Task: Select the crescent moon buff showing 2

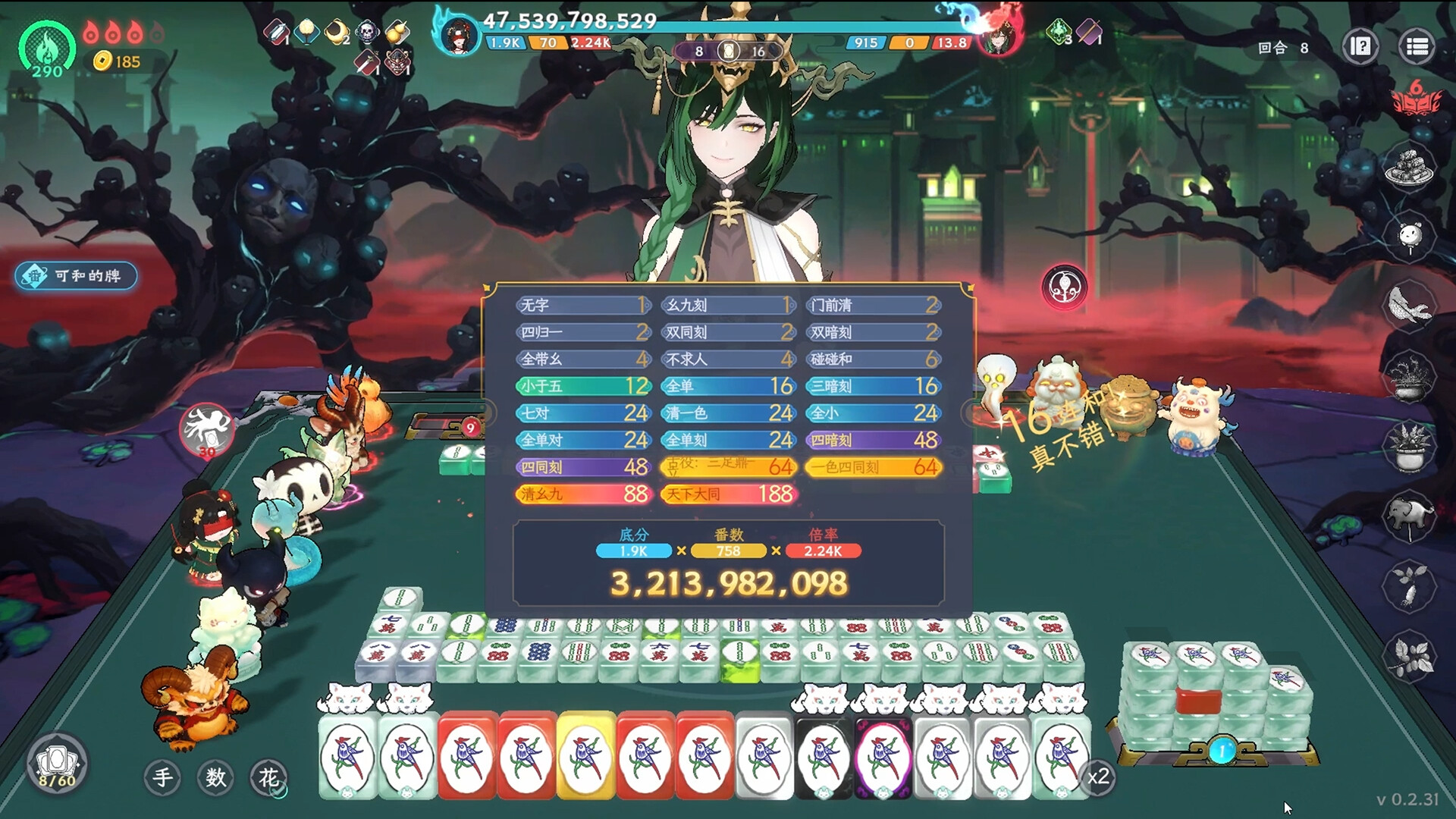Action: [337, 32]
